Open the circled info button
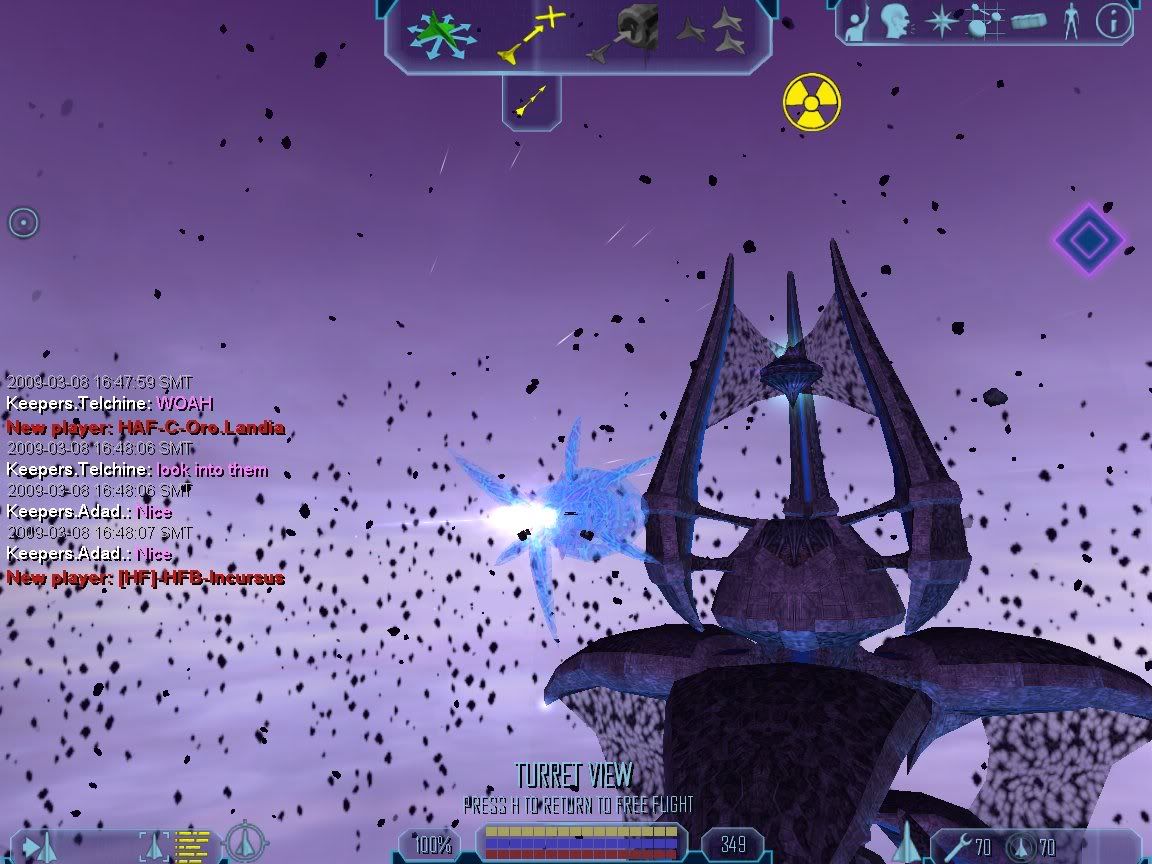Screen dimensions: 1152x864 (1113, 22)
